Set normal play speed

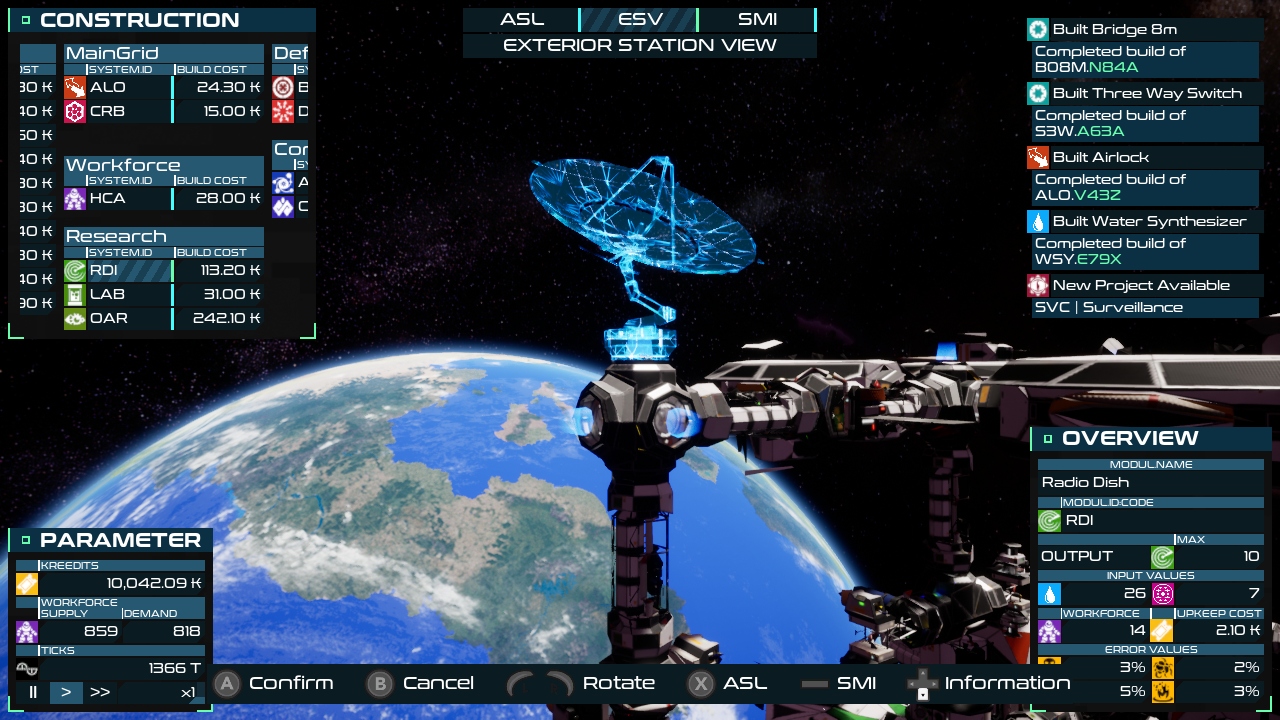[x=66, y=692]
